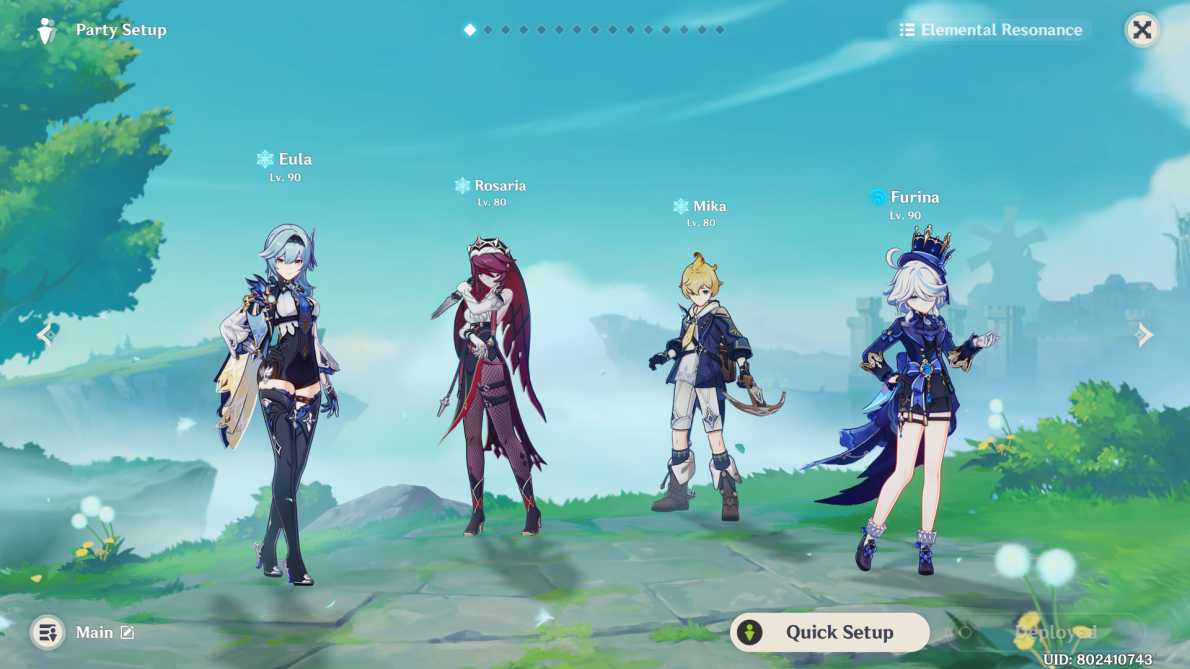Open the party list icon beside Main

(x=47, y=632)
